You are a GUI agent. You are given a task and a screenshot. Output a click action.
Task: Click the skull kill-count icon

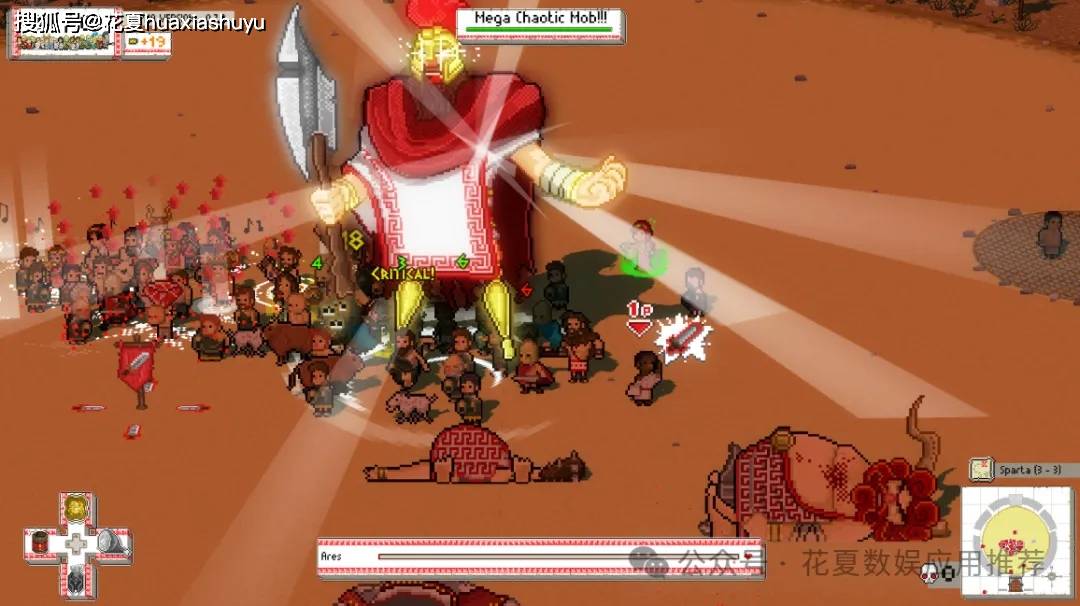point(929,572)
